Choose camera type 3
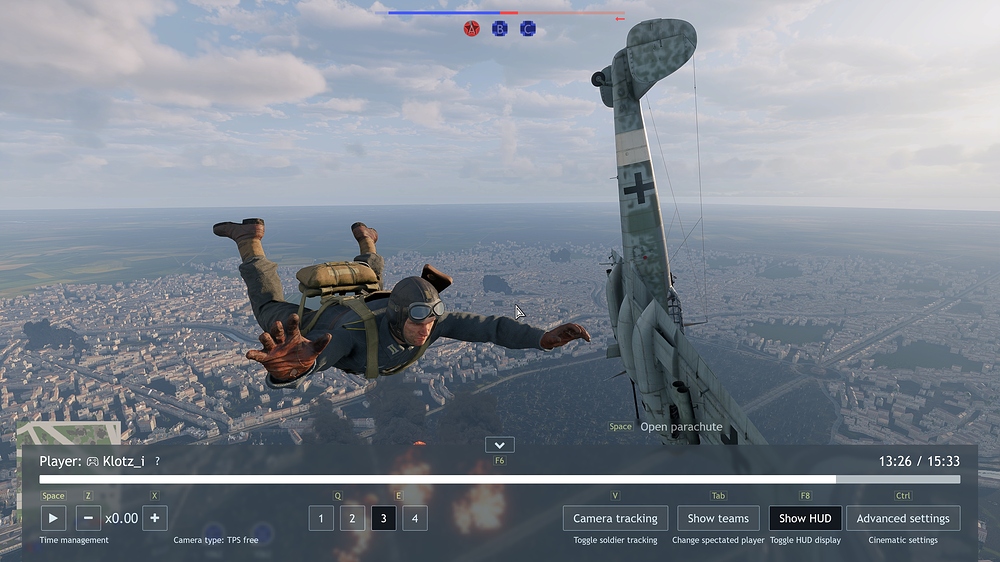Screen dimensions: 1000x562 (383, 518)
